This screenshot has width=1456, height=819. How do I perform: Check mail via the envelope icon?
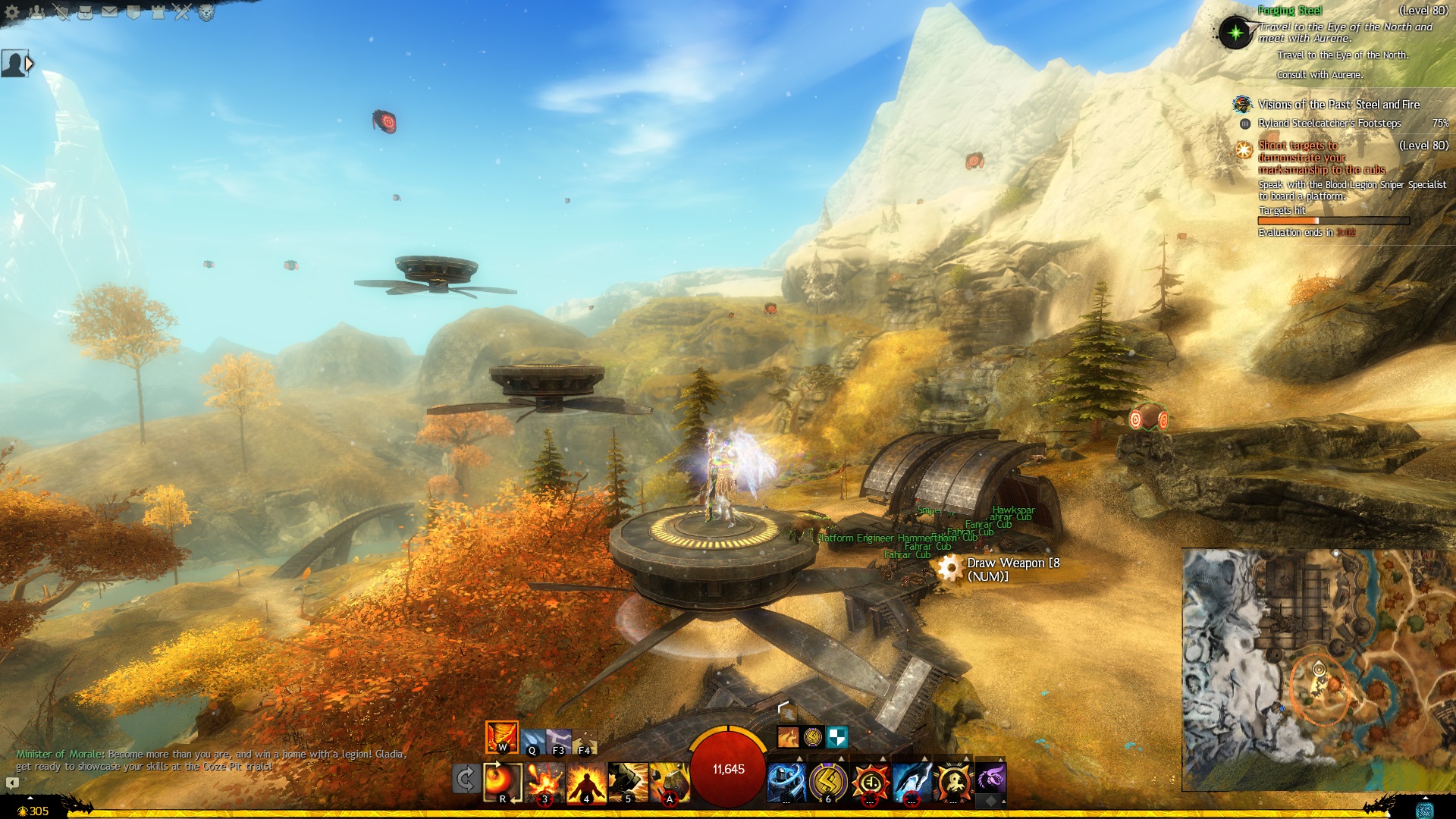tap(109, 12)
